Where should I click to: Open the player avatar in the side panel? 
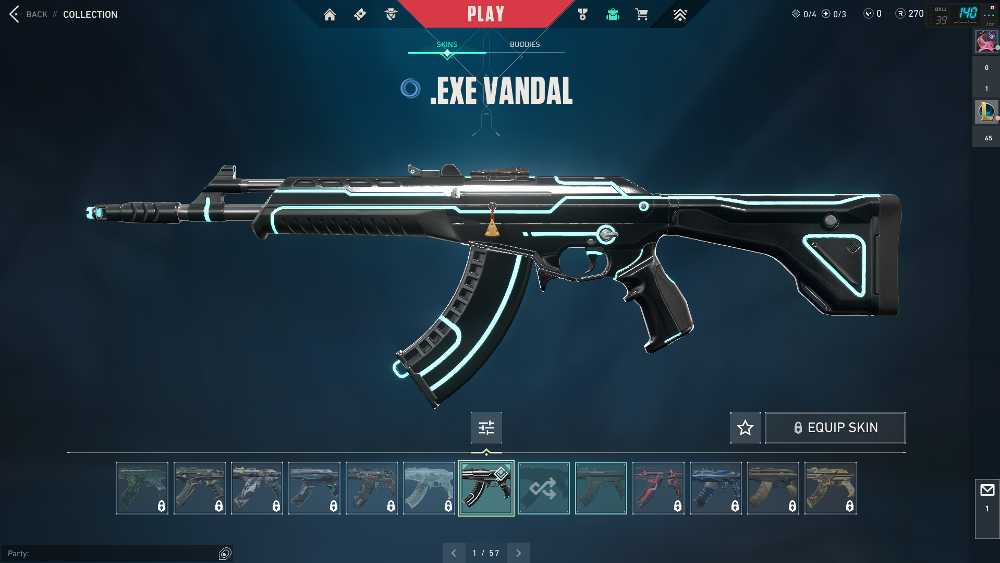[x=985, y=42]
